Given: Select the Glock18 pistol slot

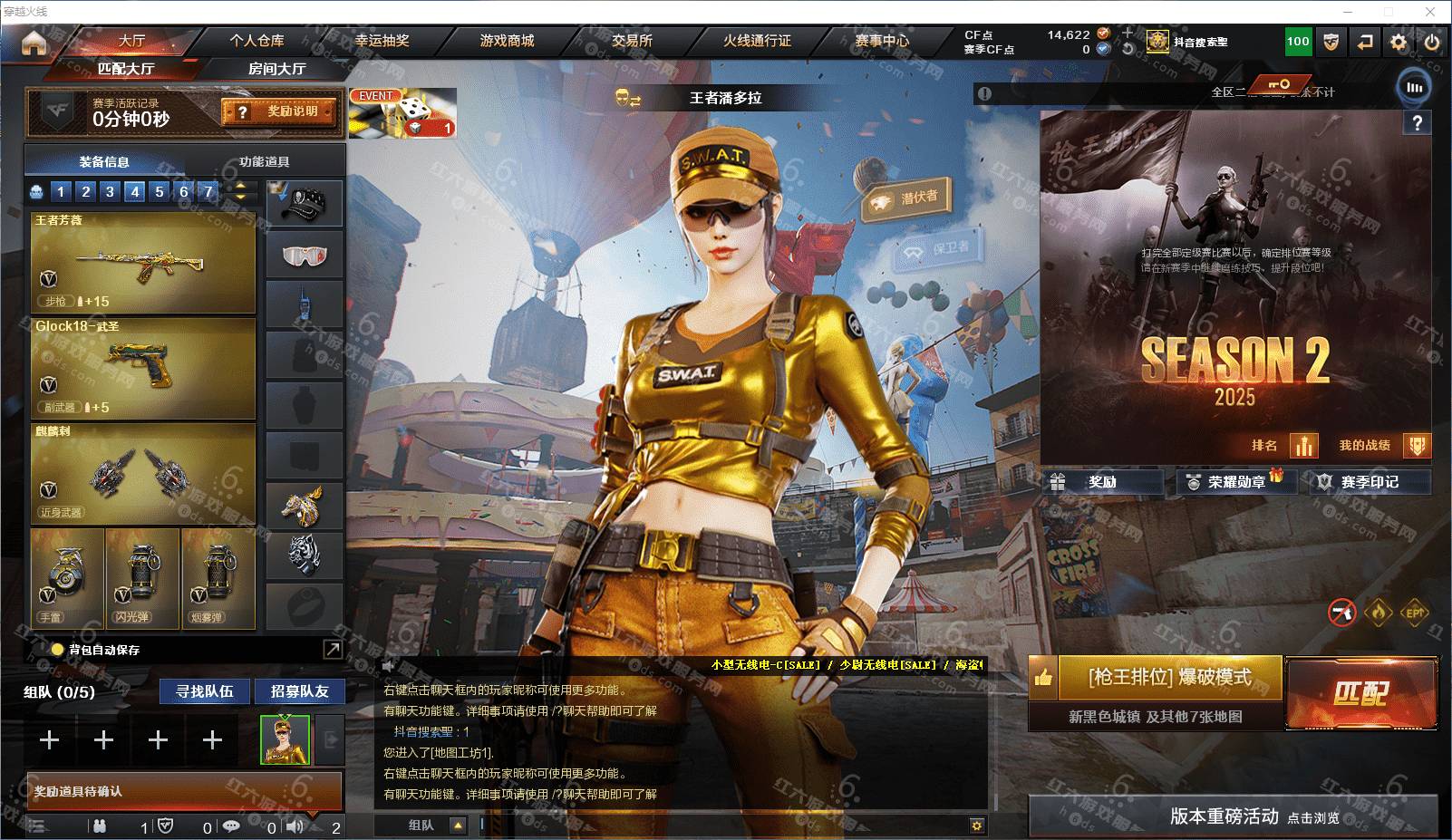Looking at the screenshot, I should pyautogui.click(x=143, y=368).
